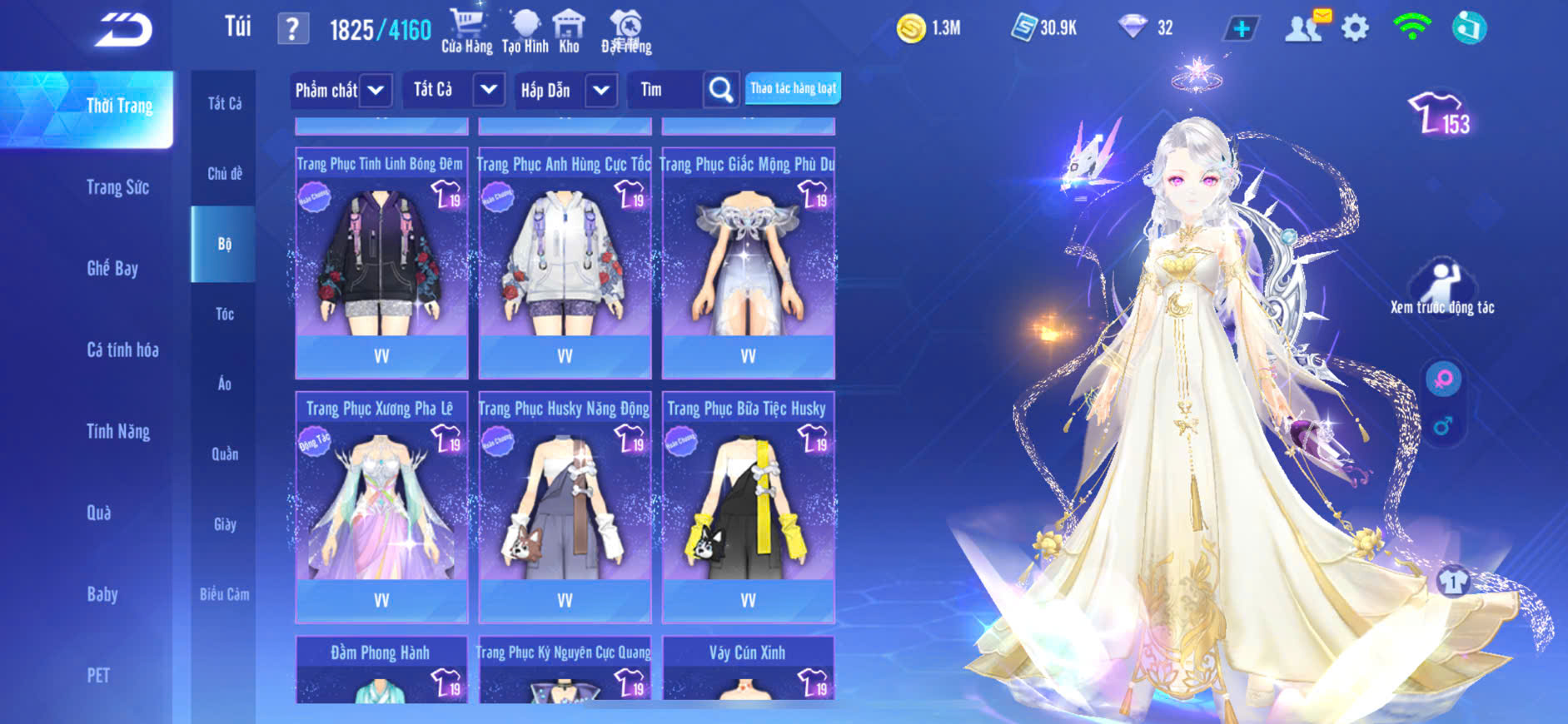Open the Cá tính hóa category

click(x=122, y=350)
